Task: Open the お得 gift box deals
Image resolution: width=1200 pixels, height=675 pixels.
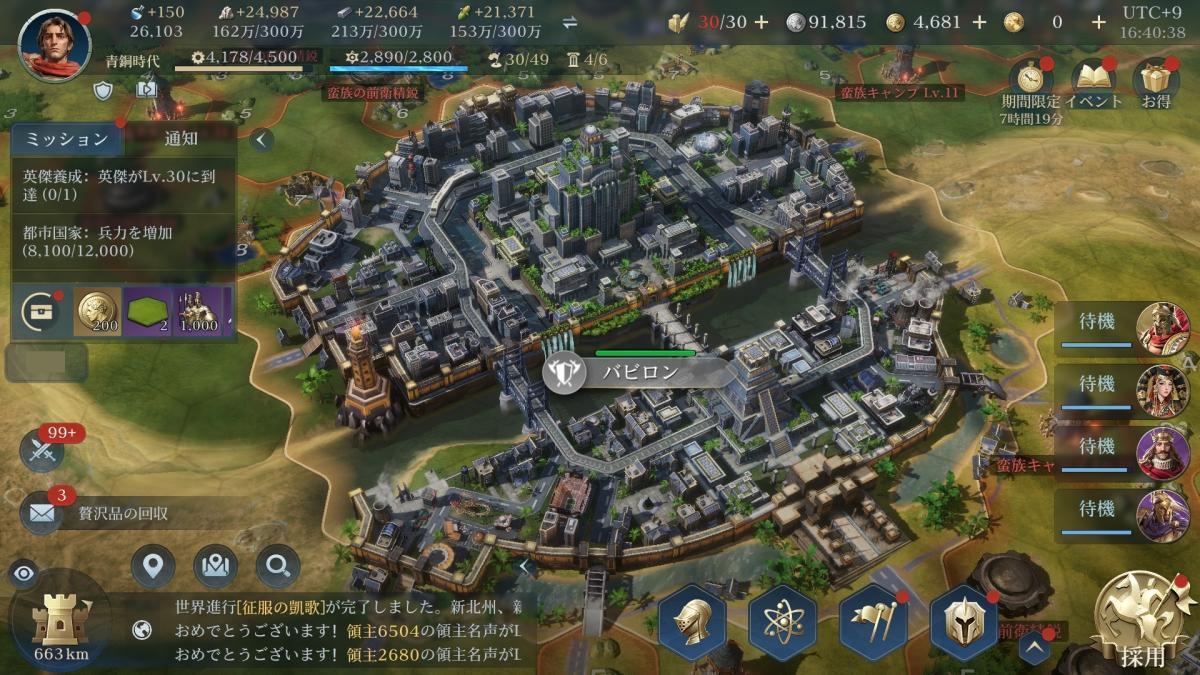Action: click(1155, 78)
